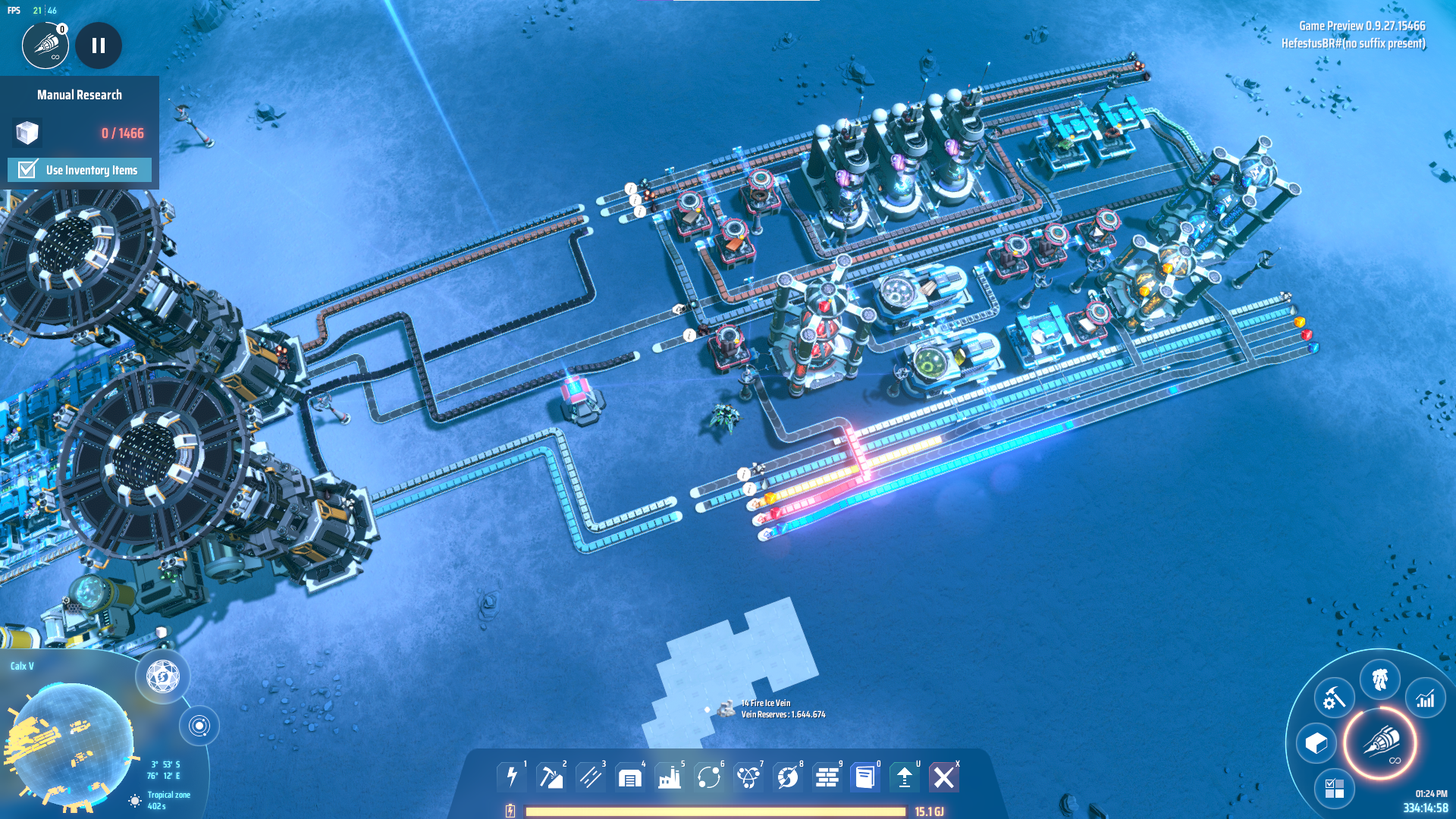Open the Dyson sphere editor icon
The width and height of the screenshot is (1456, 819).
[x=162, y=676]
